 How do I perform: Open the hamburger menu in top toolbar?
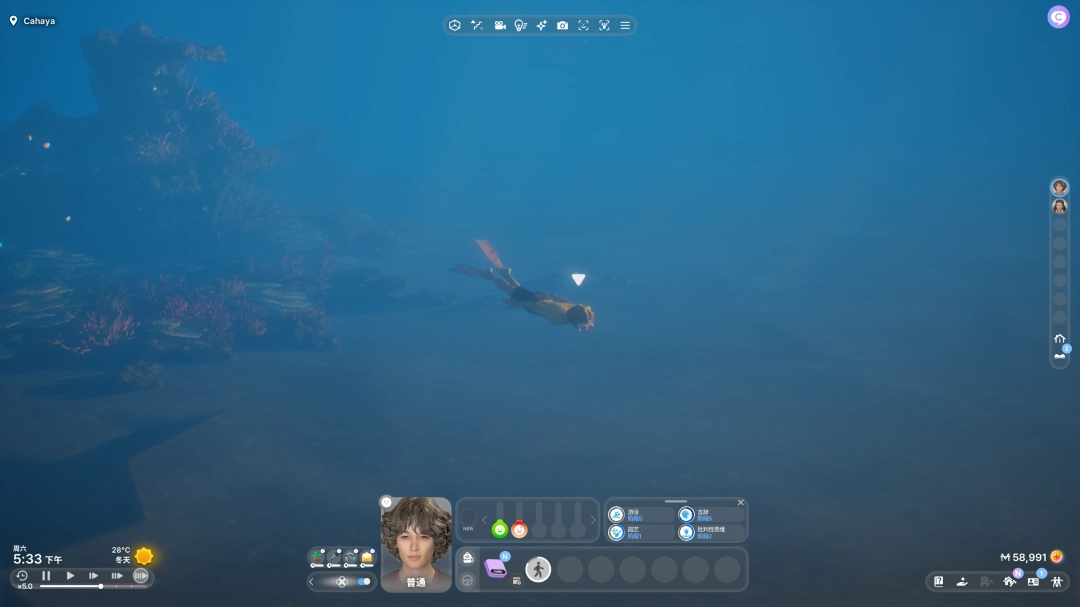point(625,25)
